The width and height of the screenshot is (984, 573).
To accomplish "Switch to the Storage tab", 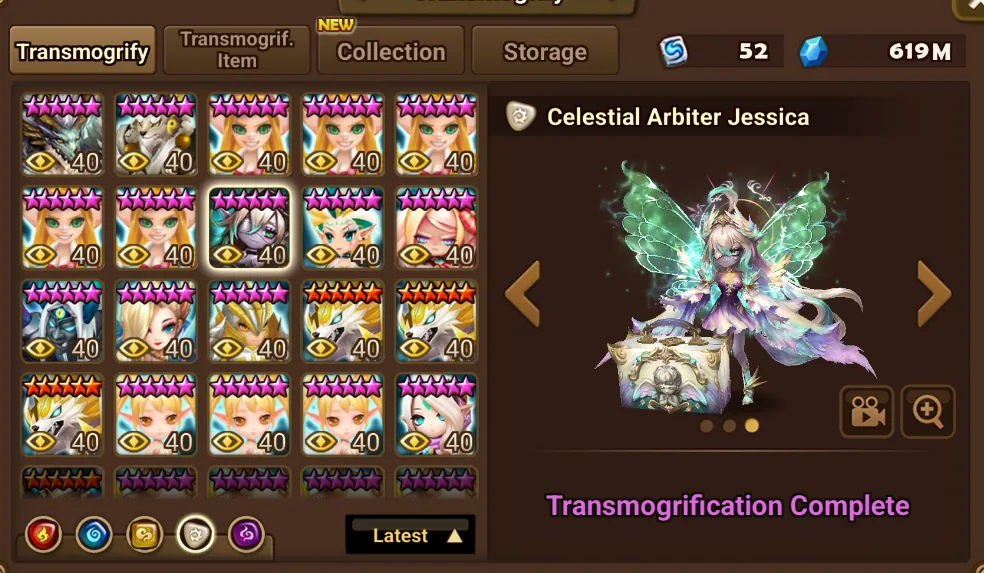I will click(x=545, y=52).
